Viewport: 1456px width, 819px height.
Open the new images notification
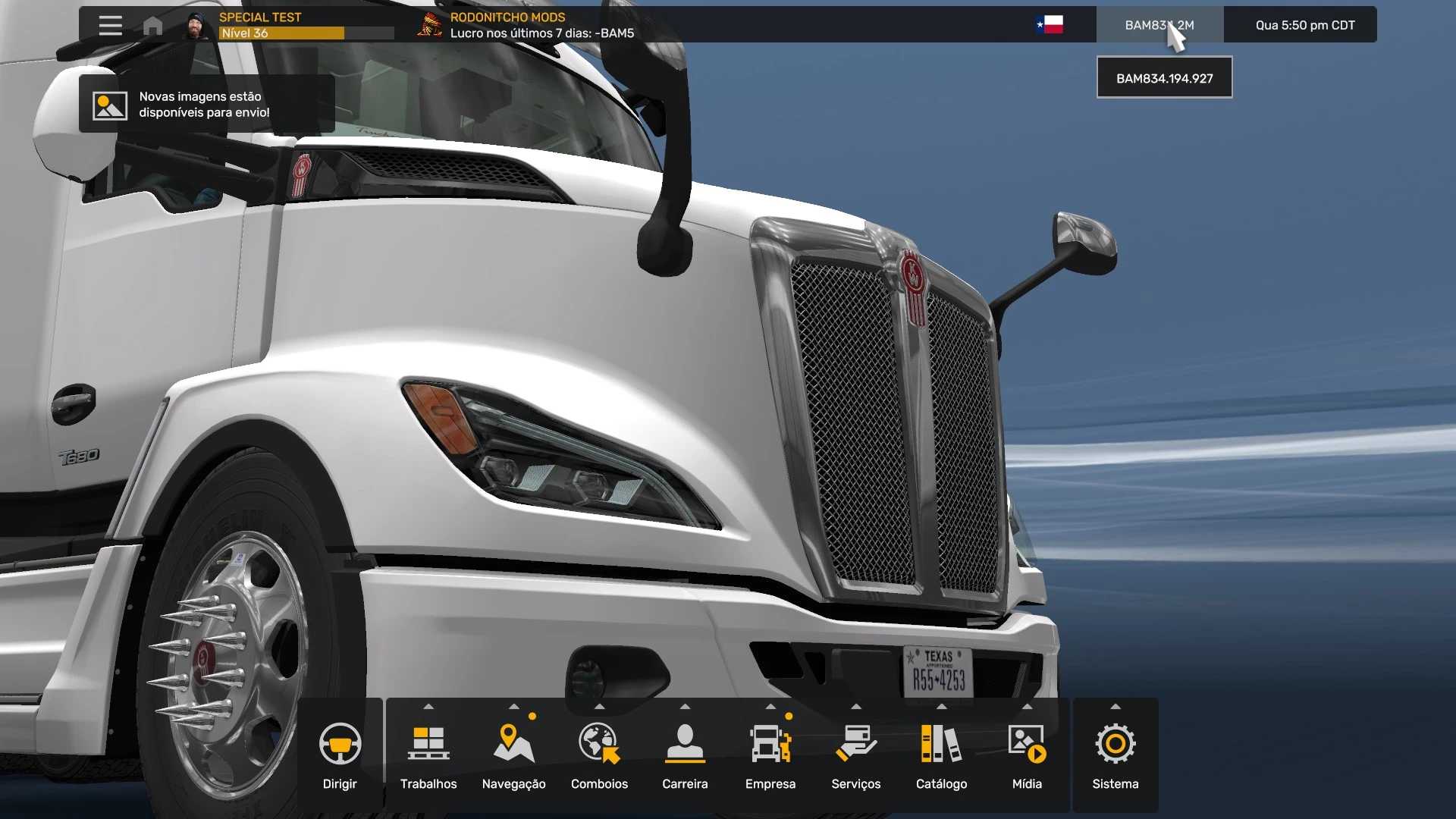click(x=206, y=105)
